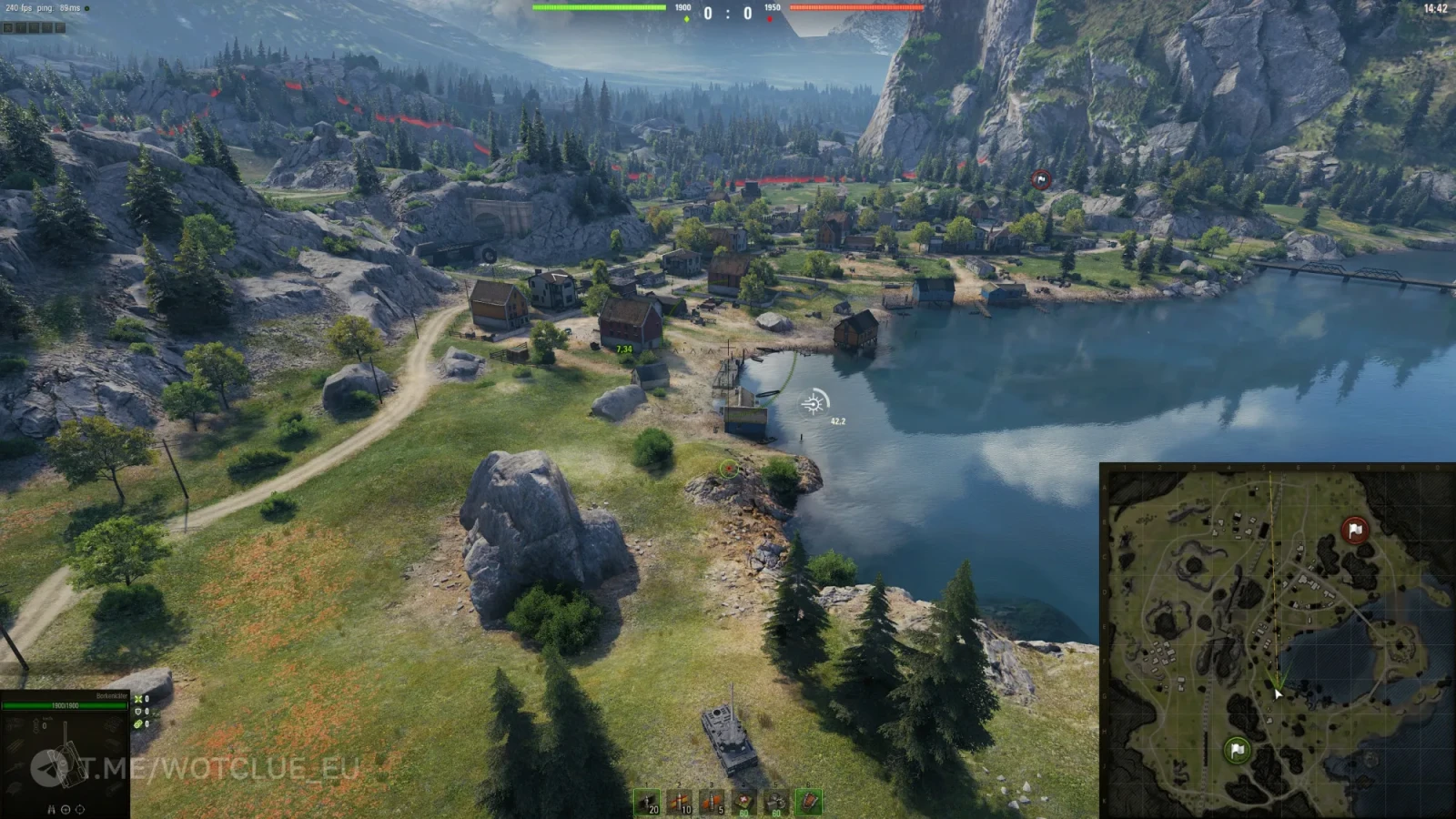Select the standard shell slot with 20 rounds

[x=647, y=802]
